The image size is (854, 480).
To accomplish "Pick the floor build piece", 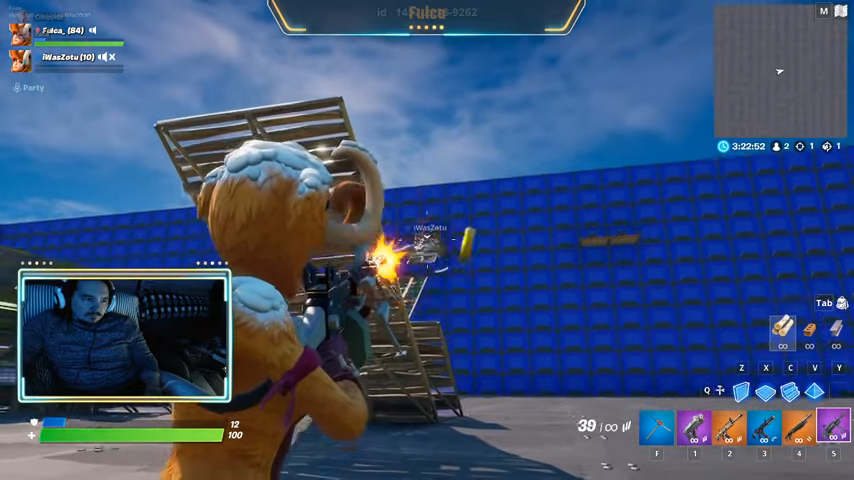I will pos(765,392).
